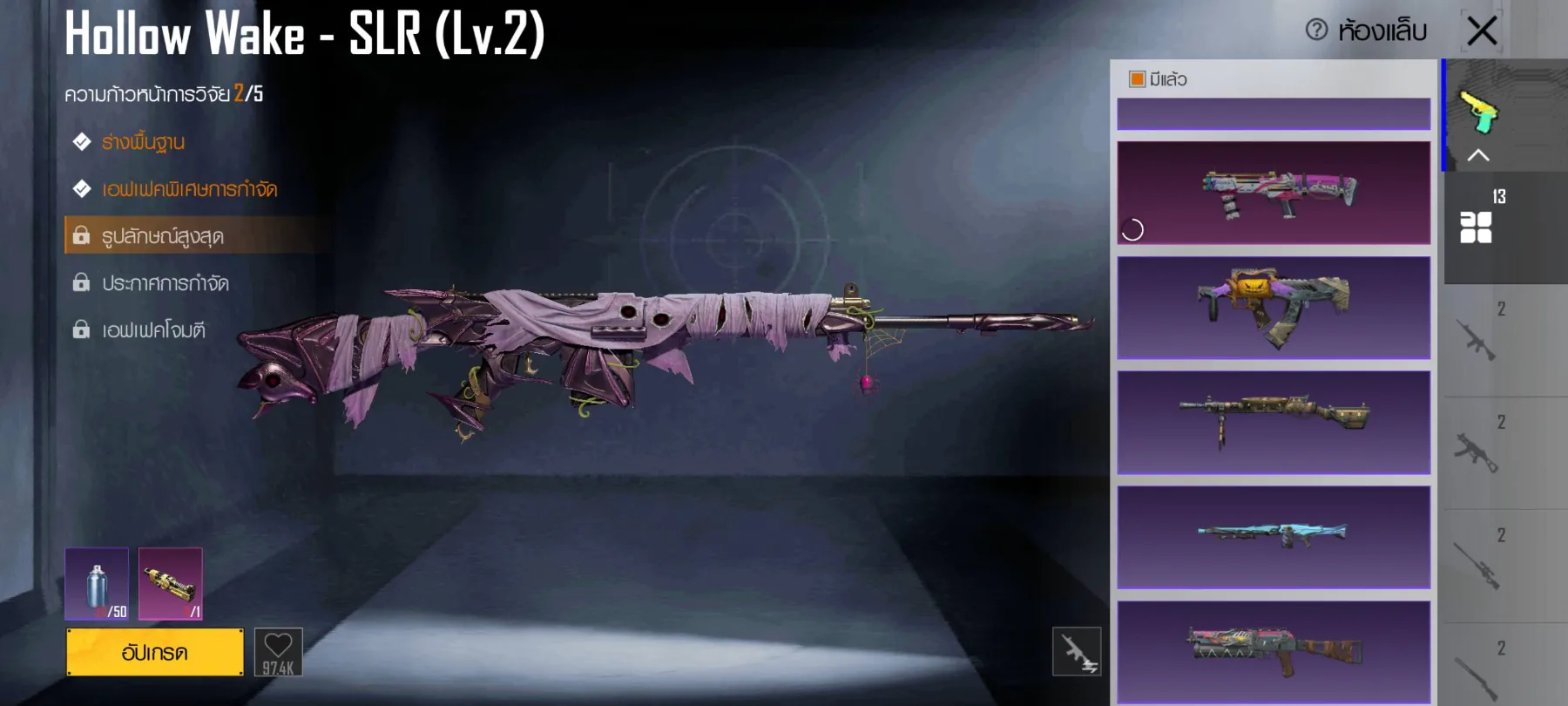
Task: Tap the golden gun material slot
Action: [171, 584]
